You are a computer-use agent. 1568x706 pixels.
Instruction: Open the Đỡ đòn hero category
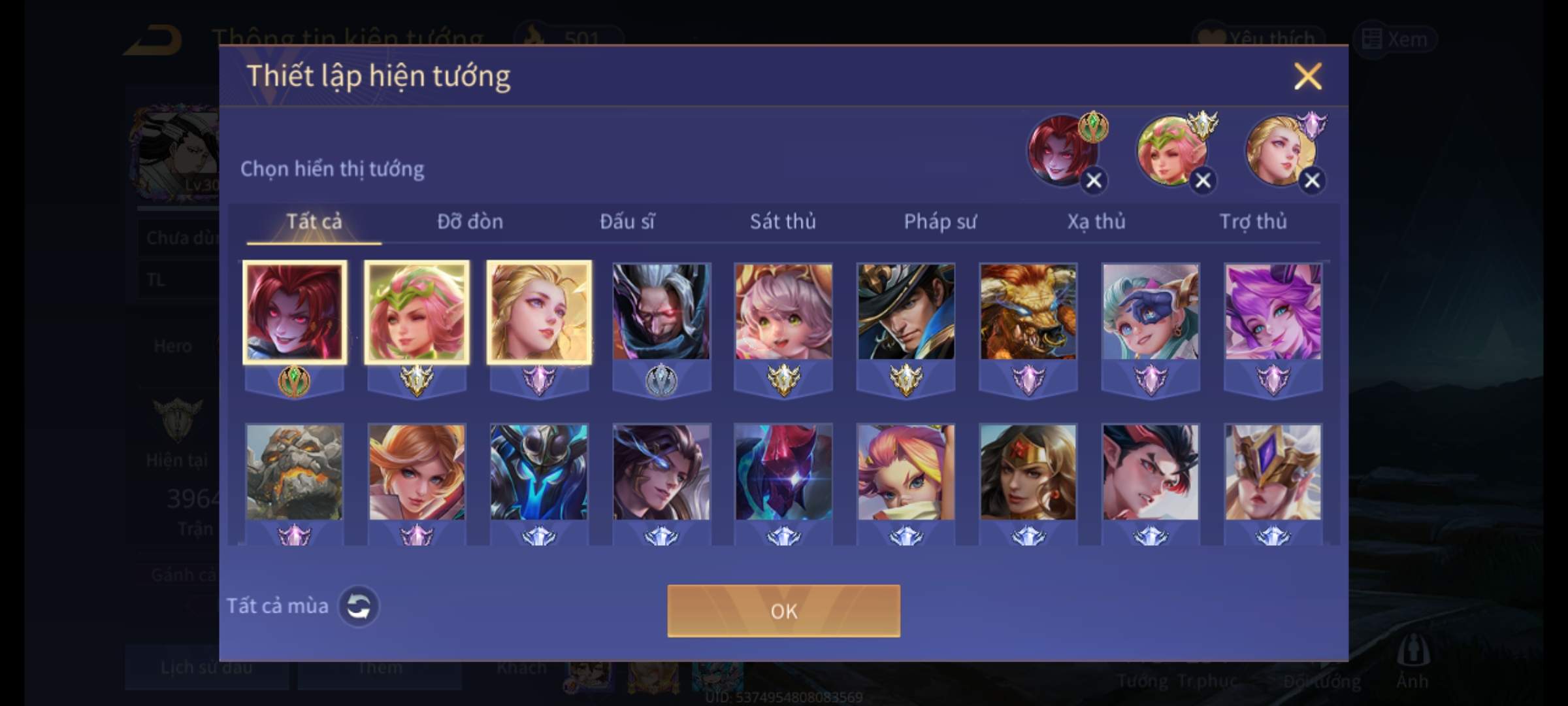[470, 222]
